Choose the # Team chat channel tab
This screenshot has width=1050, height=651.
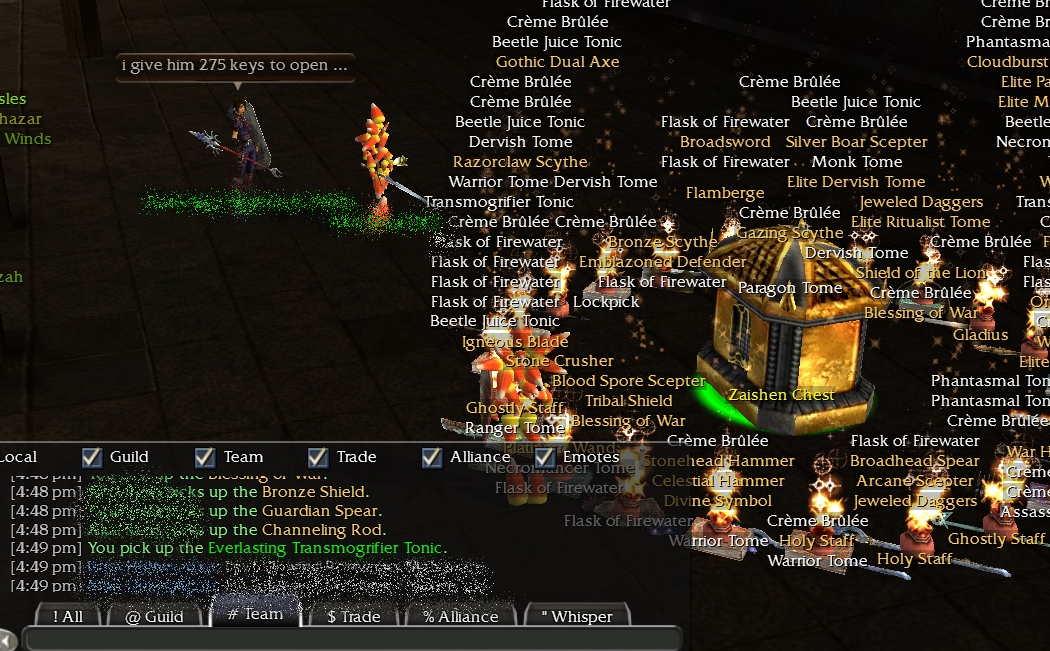click(255, 614)
